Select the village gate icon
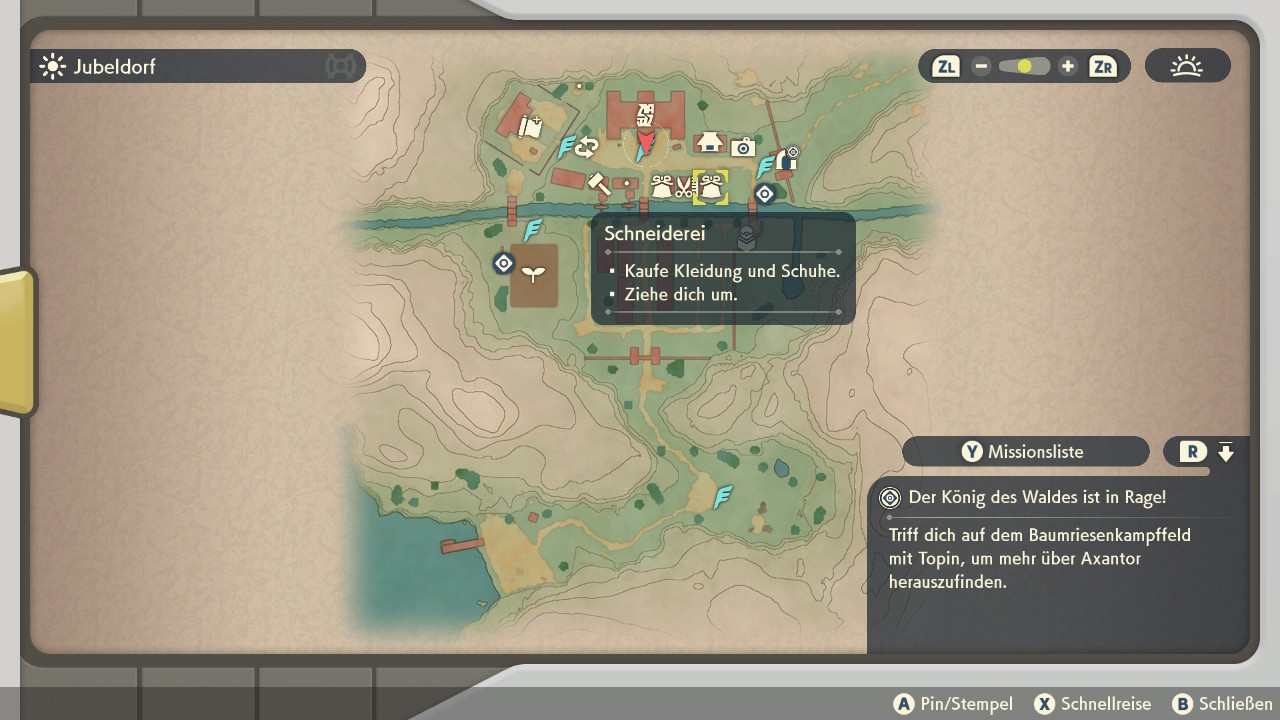This screenshot has height=720, width=1280. tap(786, 158)
